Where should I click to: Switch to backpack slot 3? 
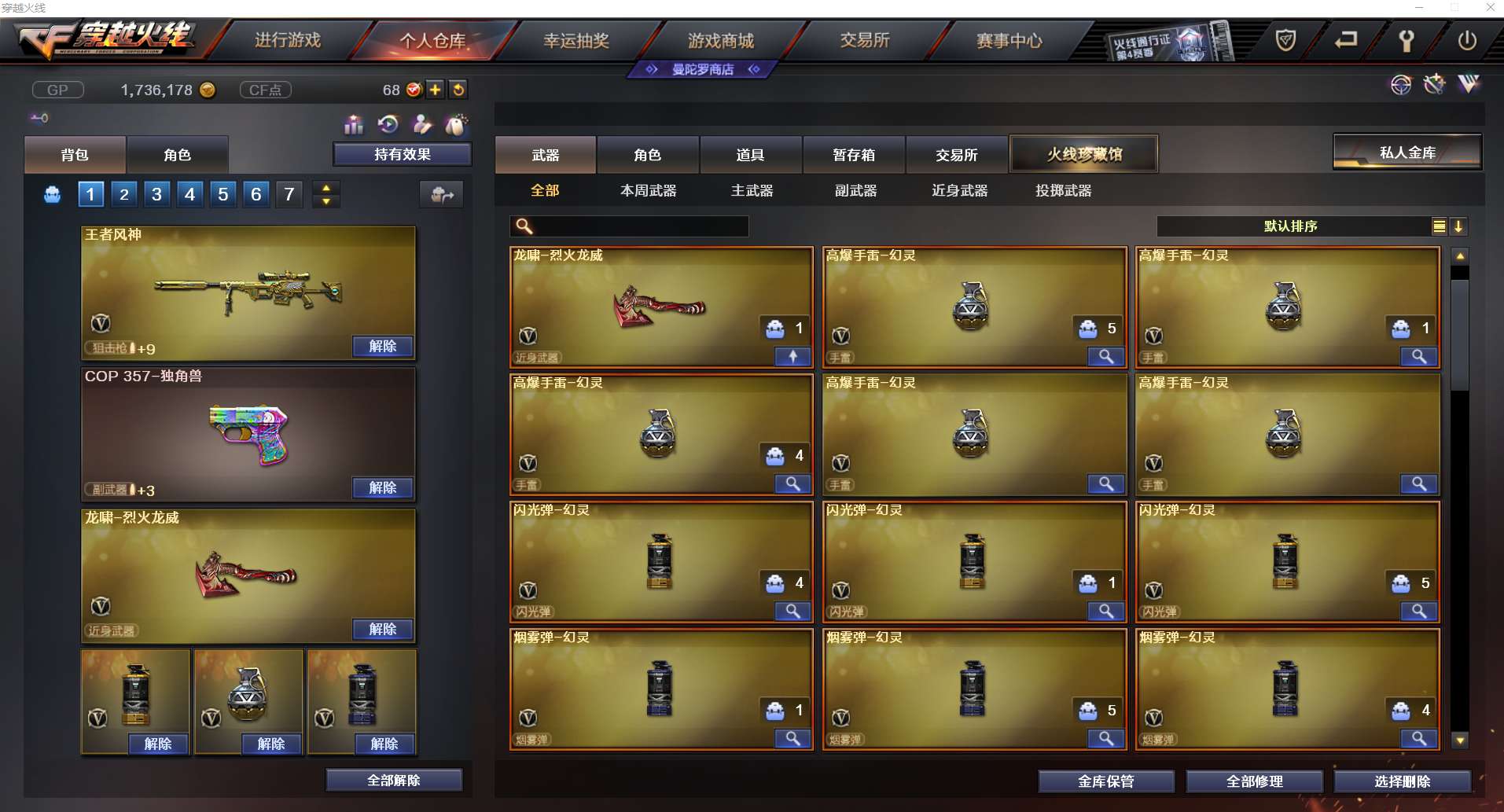156,194
